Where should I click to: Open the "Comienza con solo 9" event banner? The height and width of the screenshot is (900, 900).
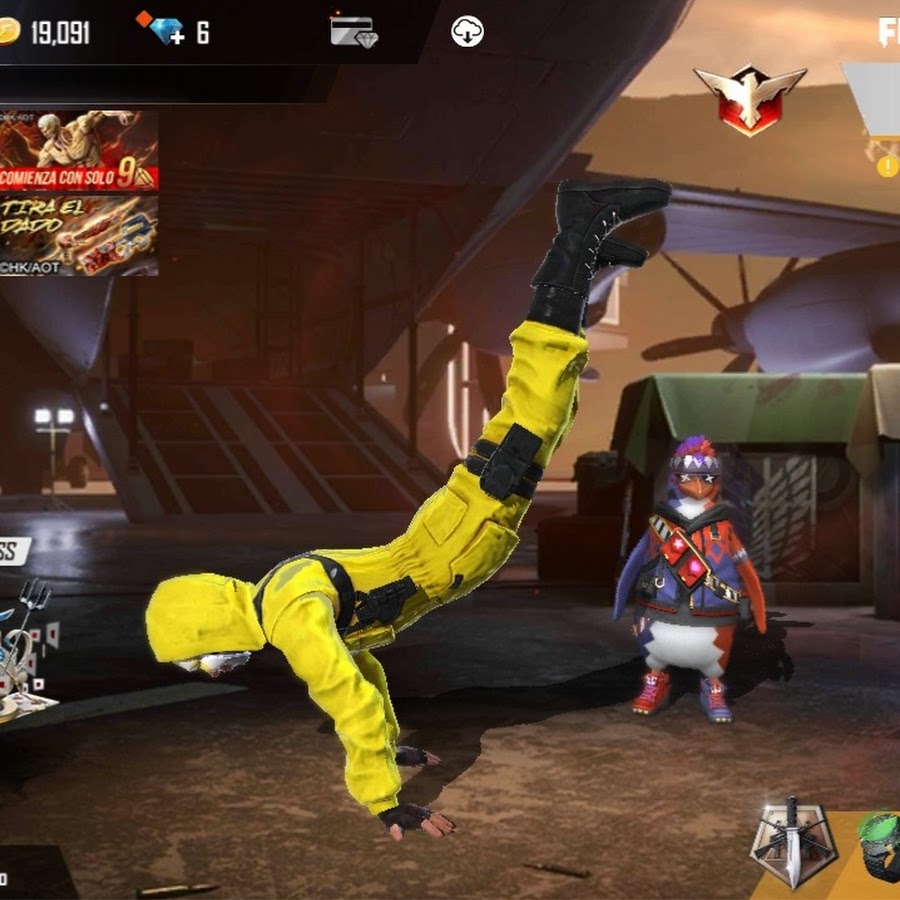[x=78, y=150]
